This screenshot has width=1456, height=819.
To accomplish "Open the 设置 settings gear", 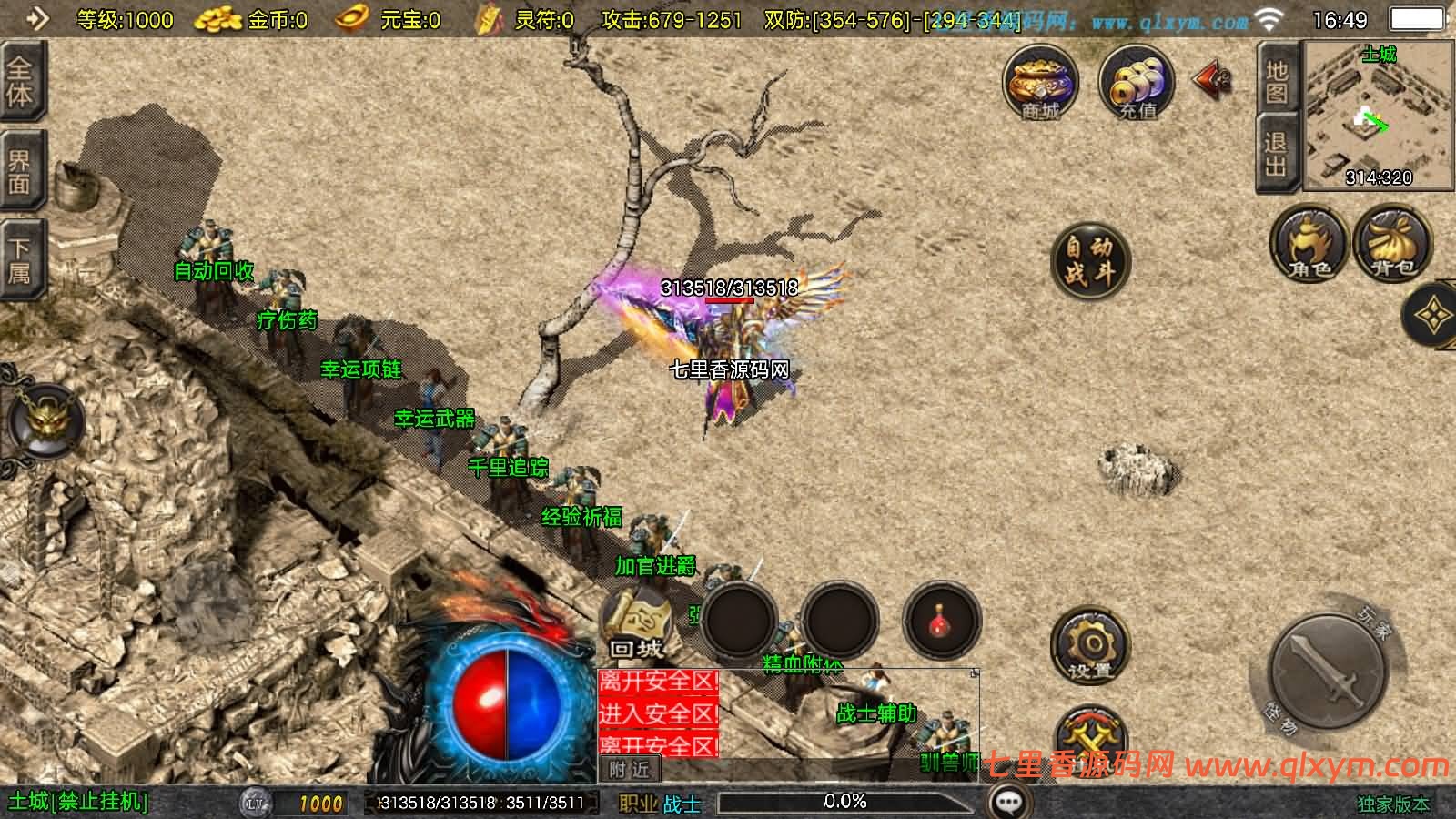I will pos(1089,646).
